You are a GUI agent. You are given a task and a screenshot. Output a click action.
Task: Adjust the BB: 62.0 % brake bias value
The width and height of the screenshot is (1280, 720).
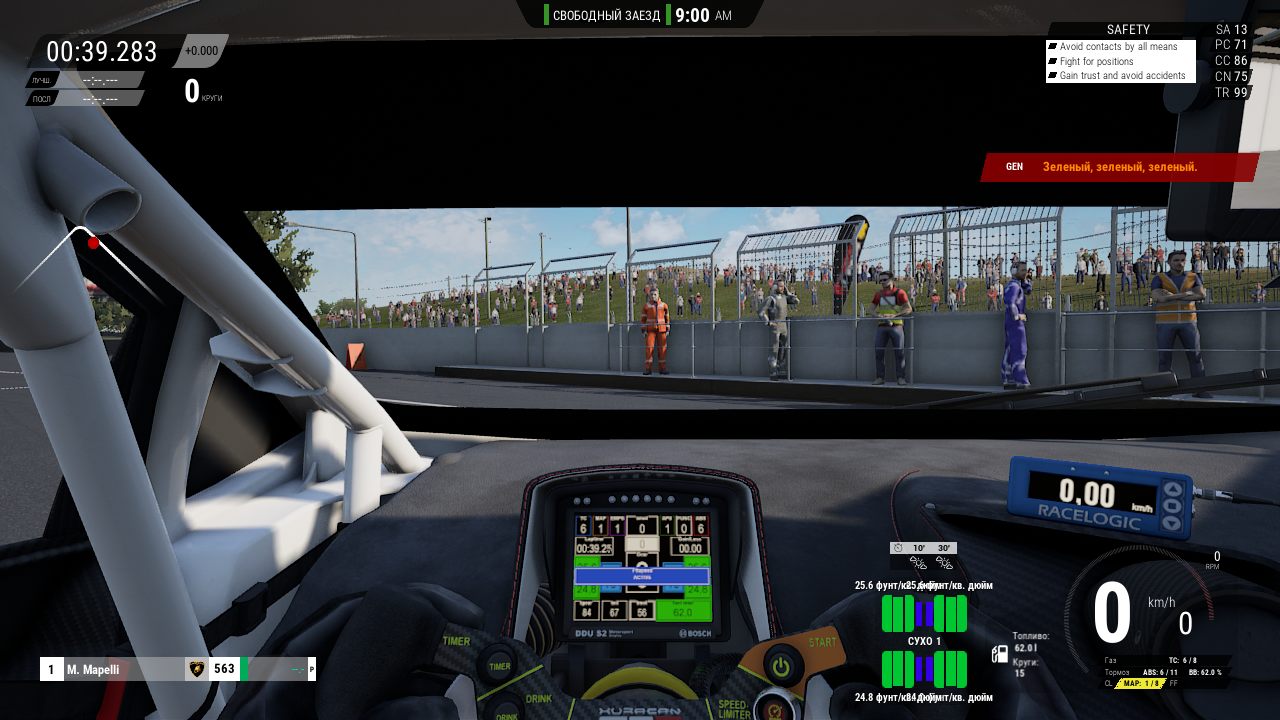pos(1204,673)
